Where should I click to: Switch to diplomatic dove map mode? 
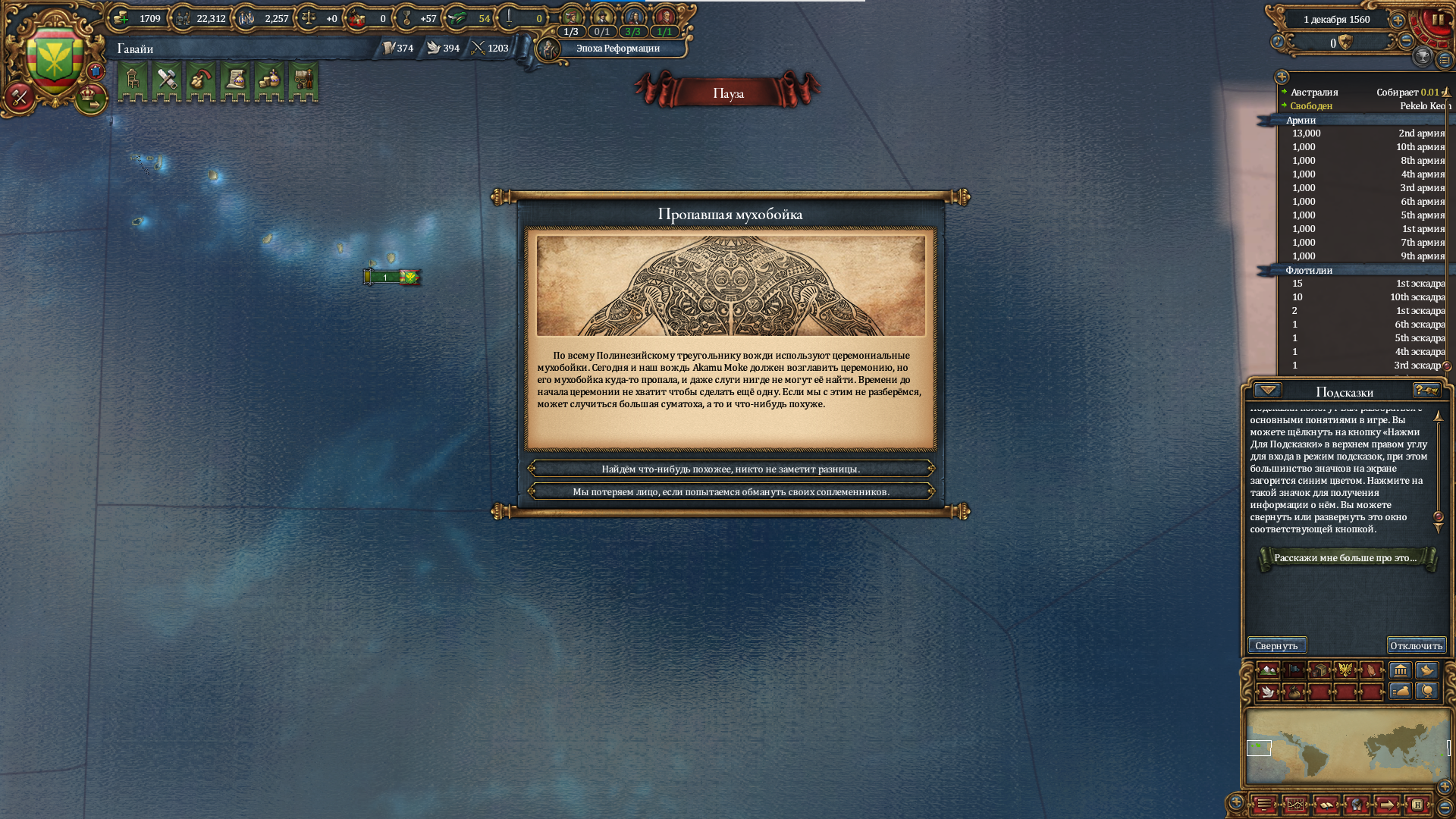click(x=1268, y=692)
